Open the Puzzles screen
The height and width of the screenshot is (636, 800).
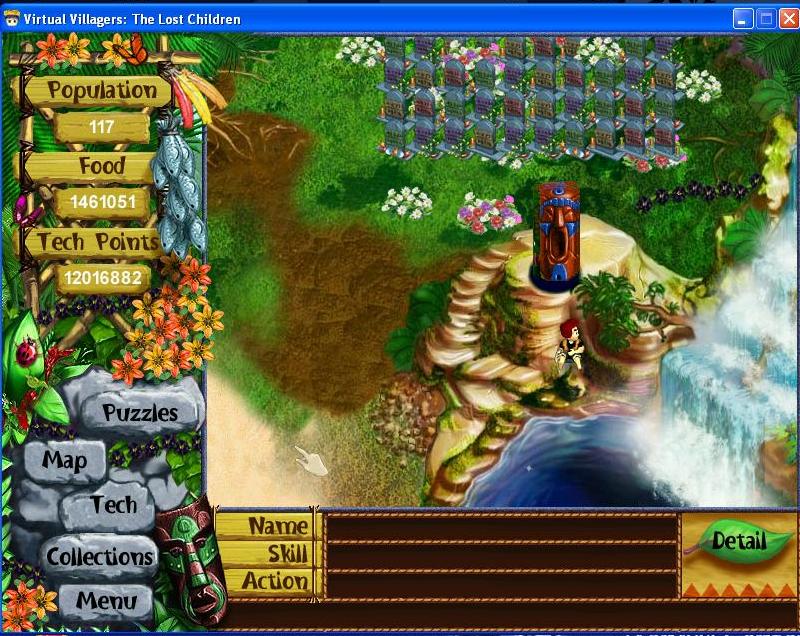click(140, 412)
